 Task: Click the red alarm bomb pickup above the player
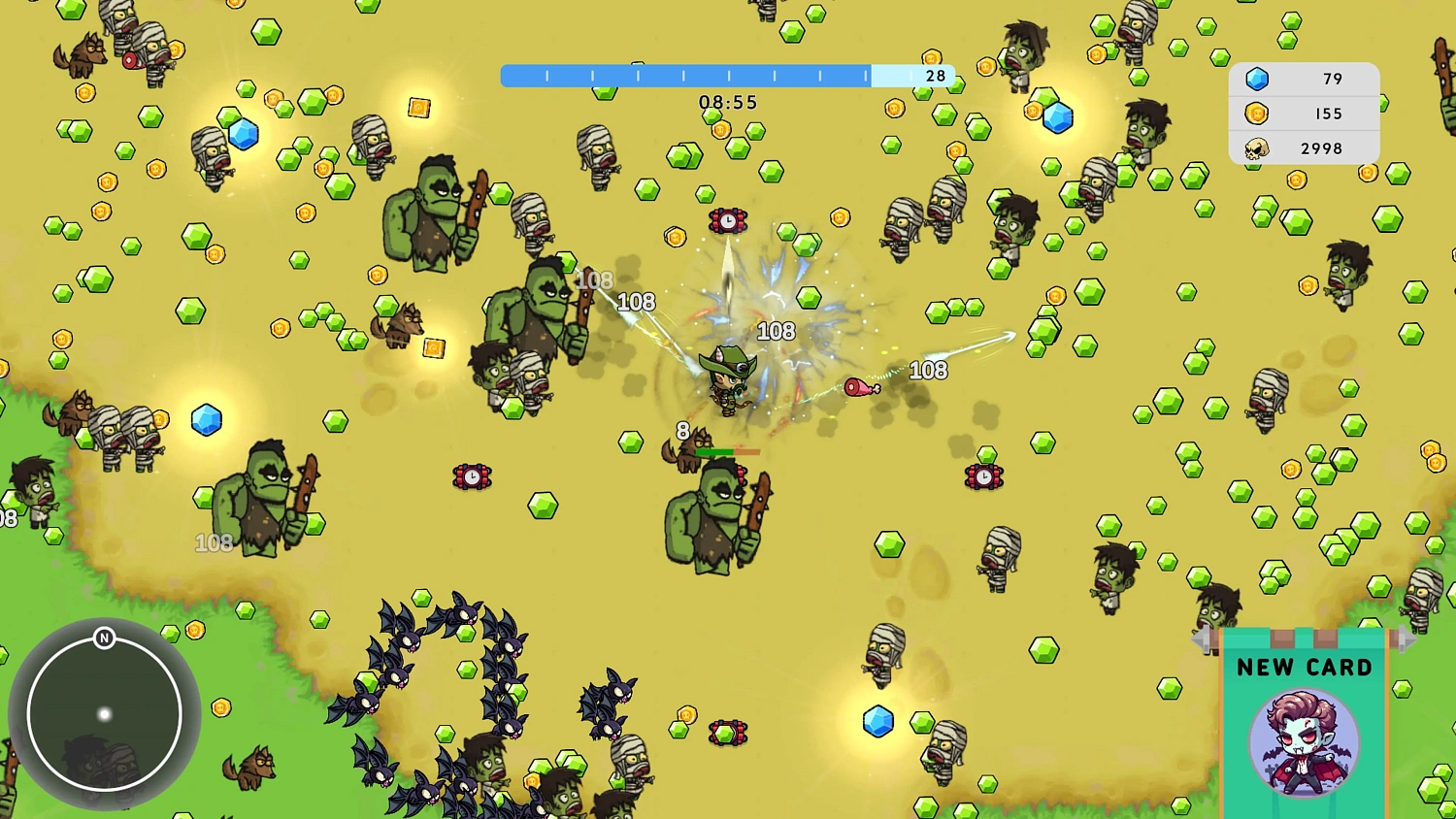click(x=728, y=221)
